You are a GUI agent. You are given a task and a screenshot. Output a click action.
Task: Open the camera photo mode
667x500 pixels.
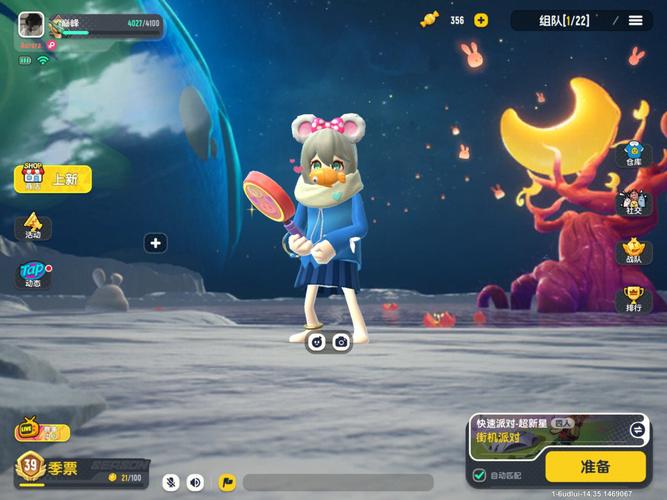coord(341,342)
